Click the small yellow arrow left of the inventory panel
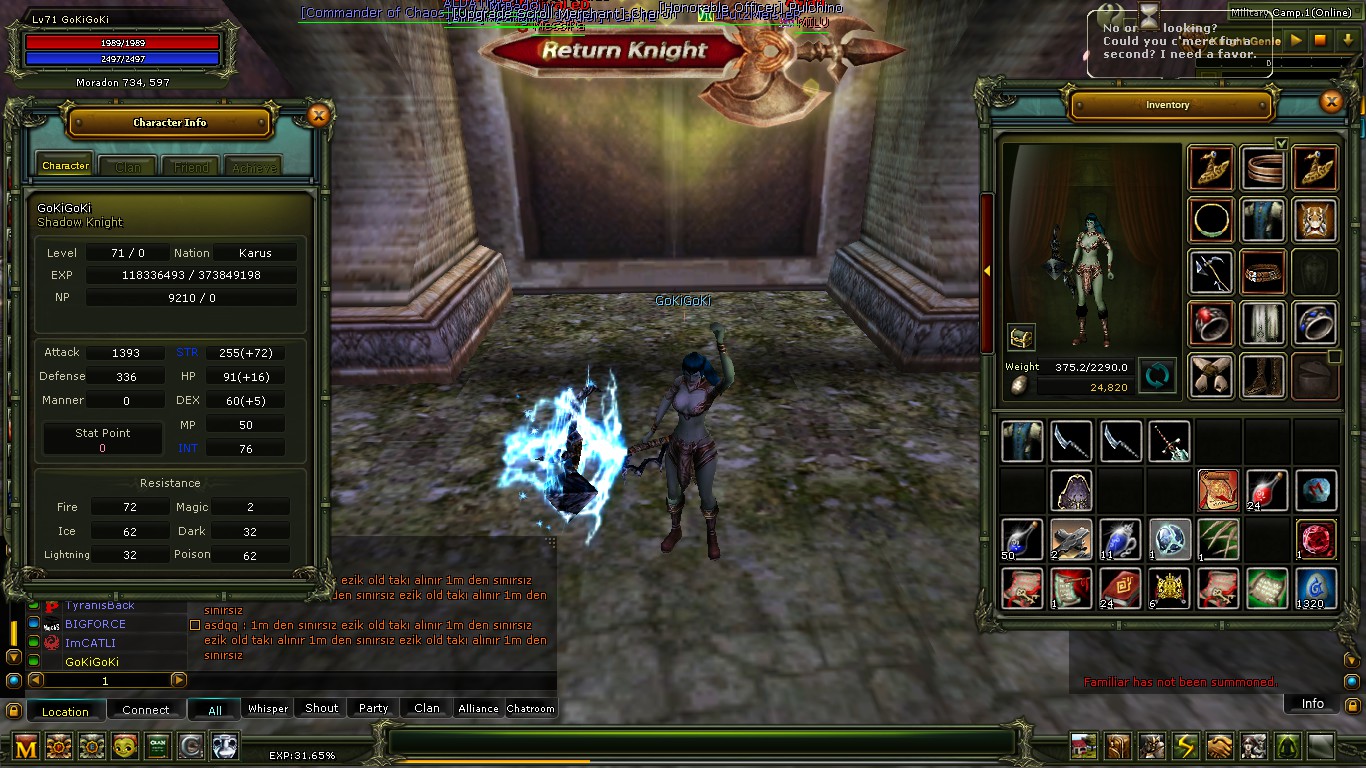This screenshot has width=1366, height=768. [986, 269]
